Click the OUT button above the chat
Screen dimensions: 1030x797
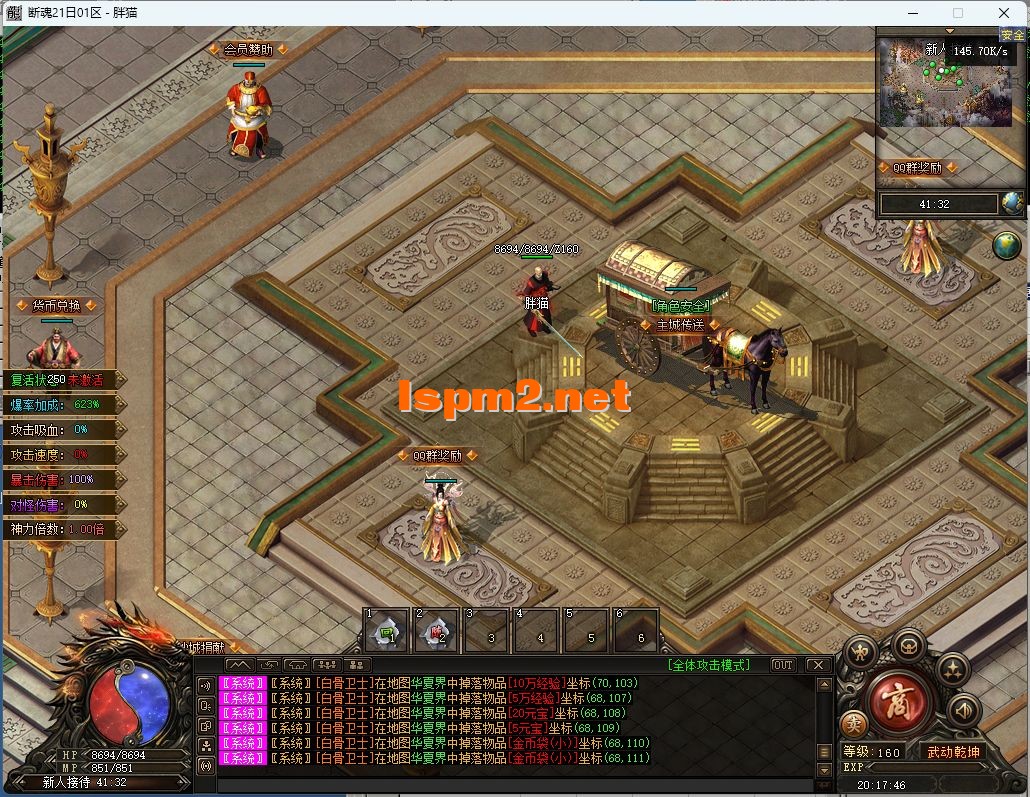point(782,665)
